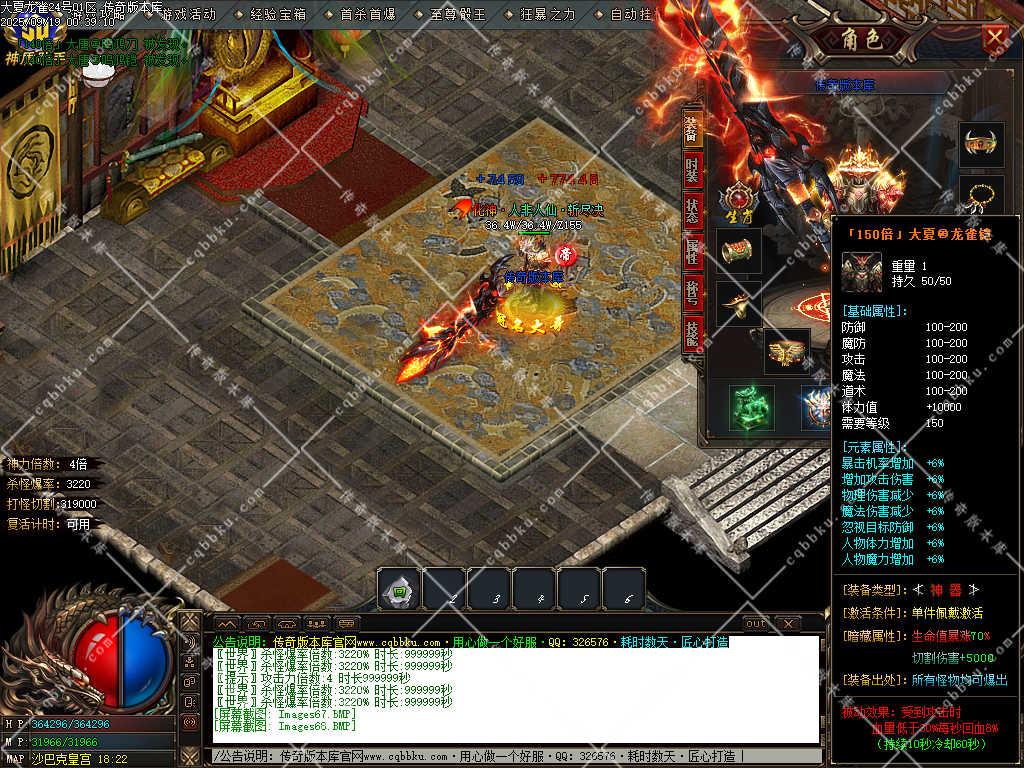
Task: Choose the 狂暴之力 menu entry
Action: point(547,15)
